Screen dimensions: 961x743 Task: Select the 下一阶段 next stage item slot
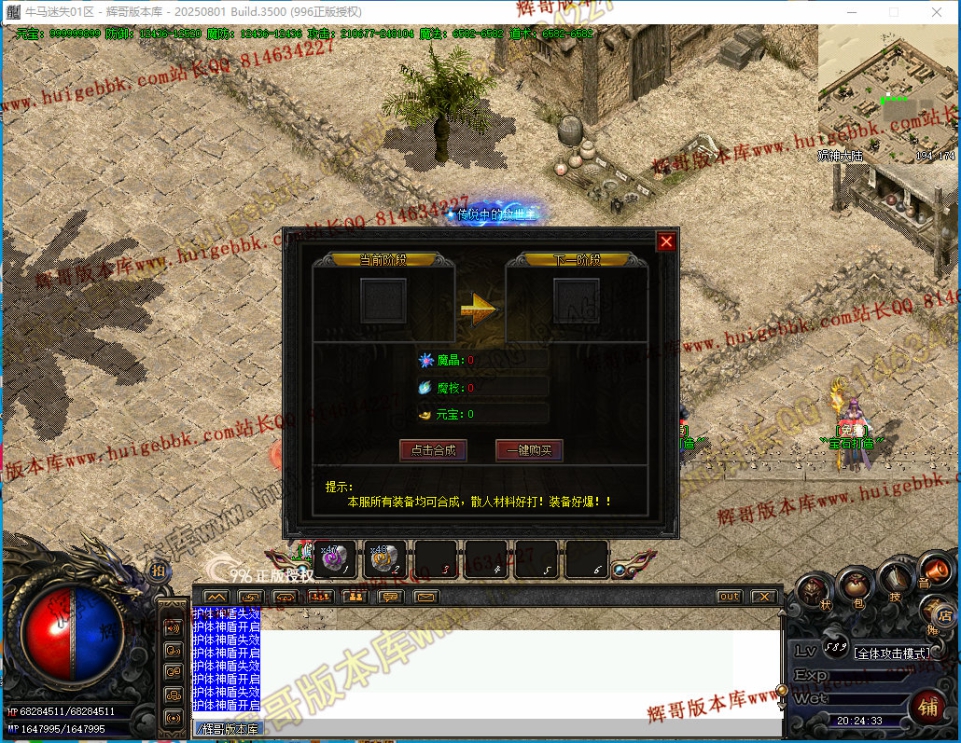coord(577,300)
